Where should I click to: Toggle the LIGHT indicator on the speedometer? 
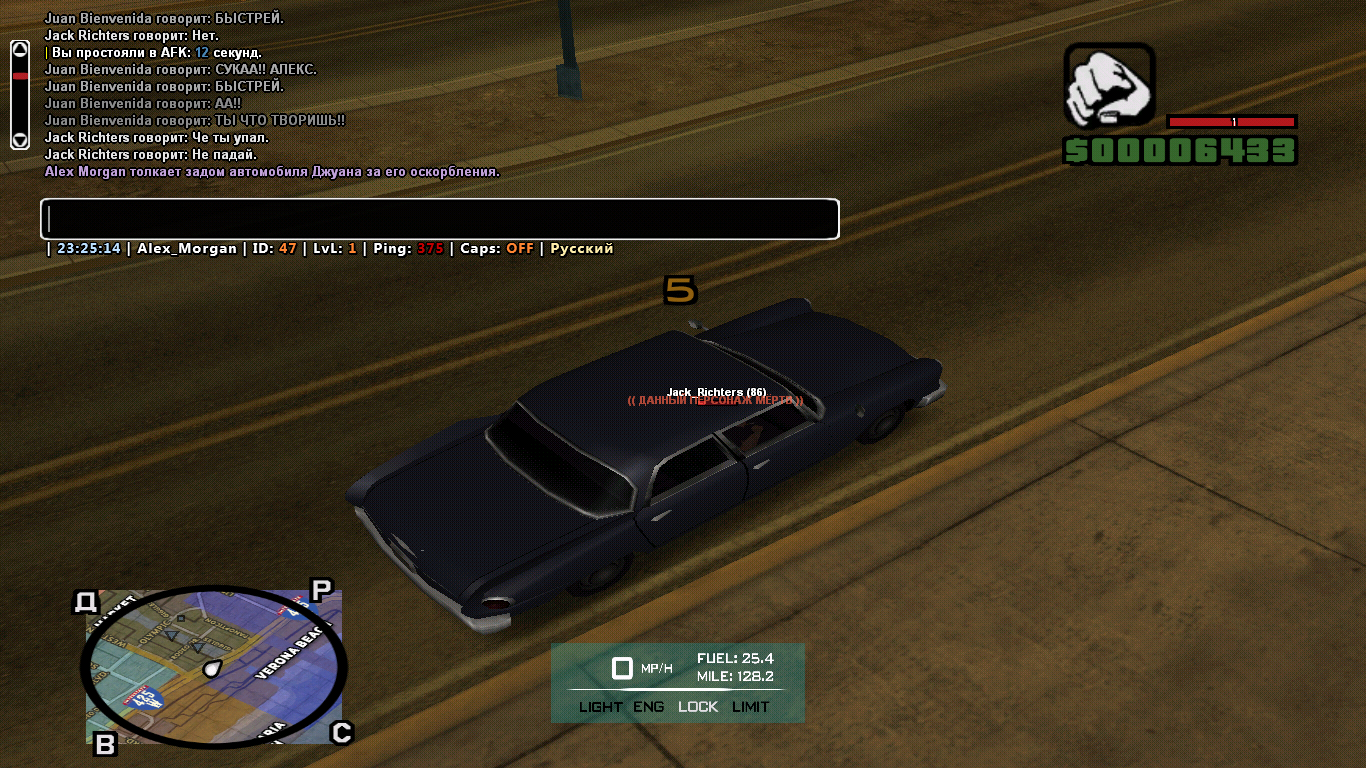600,707
